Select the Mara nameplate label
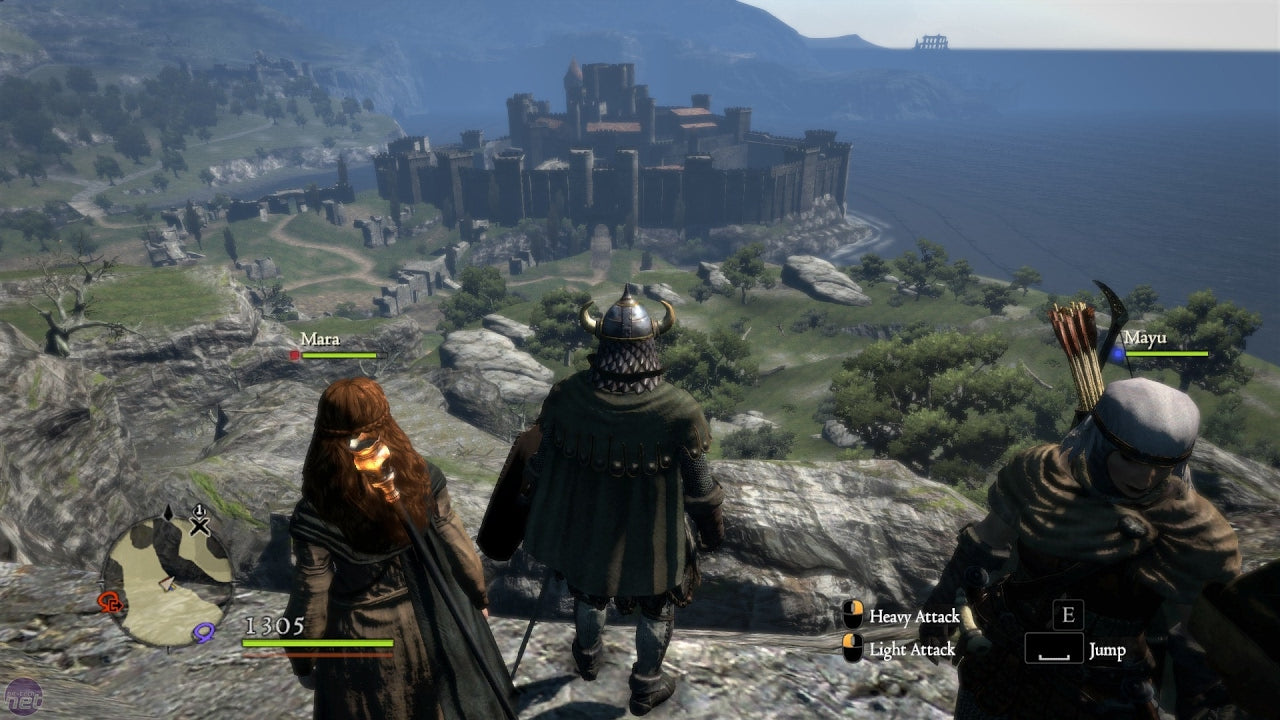 pyautogui.click(x=318, y=340)
